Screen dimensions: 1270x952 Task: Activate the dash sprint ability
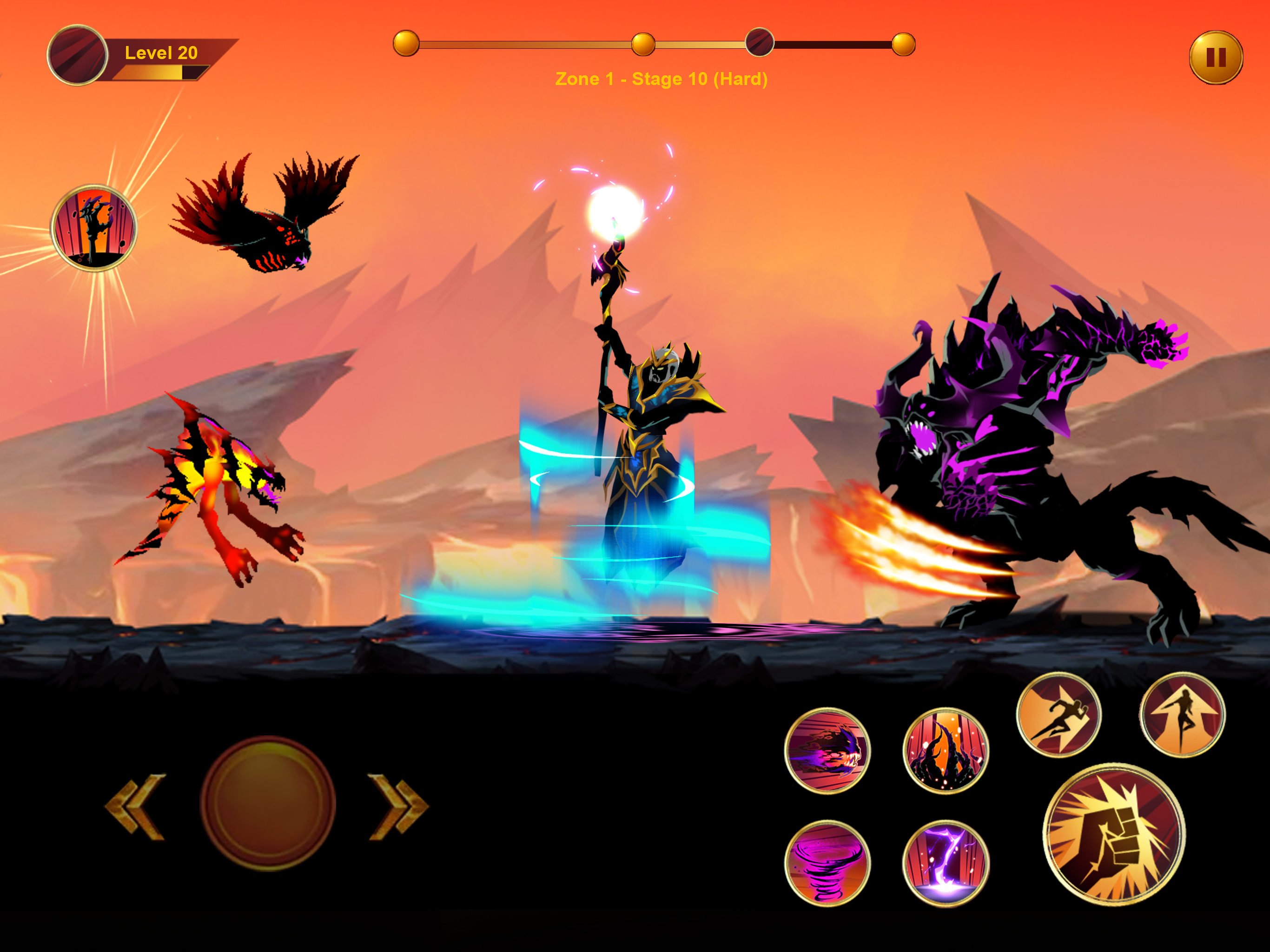click(x=1058, y=715)
